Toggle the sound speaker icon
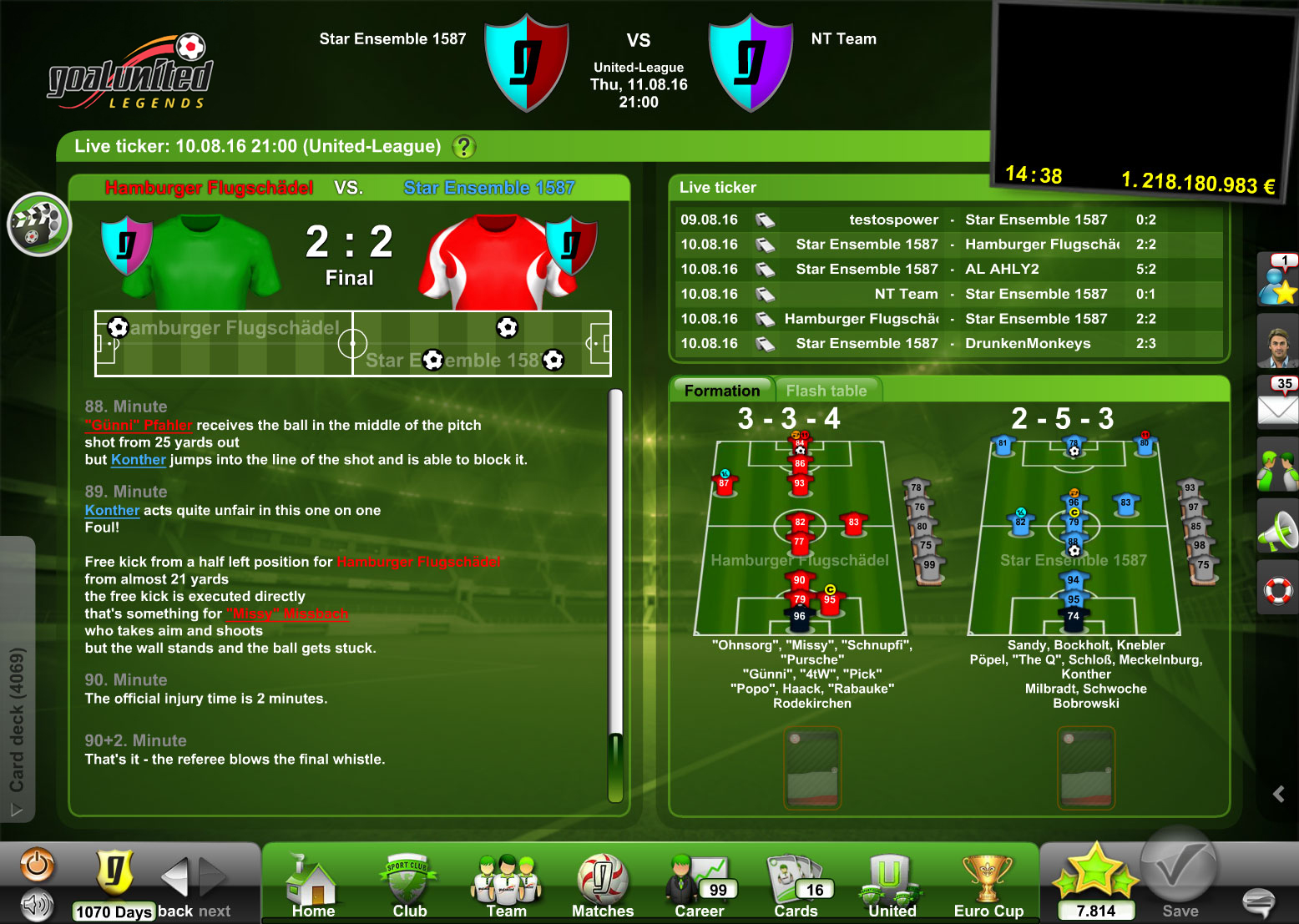Image resolution: width=1299 pixels, height=924 pixels. 37,904
